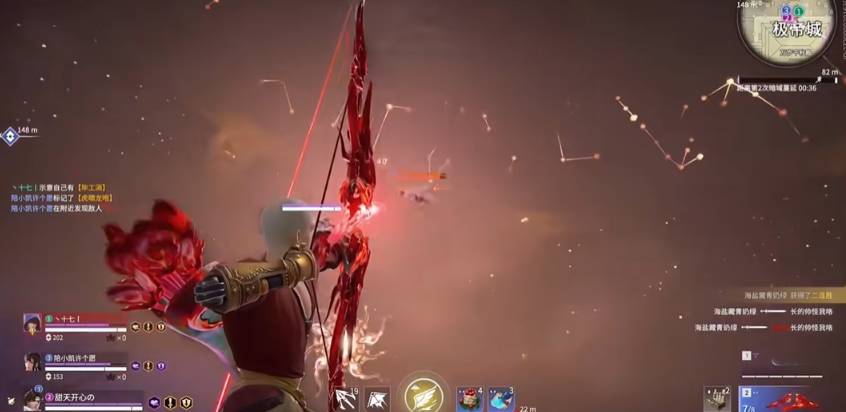Open the circular minimap
The width and height of the screenshot is (846, 412).
pos(794,30)
